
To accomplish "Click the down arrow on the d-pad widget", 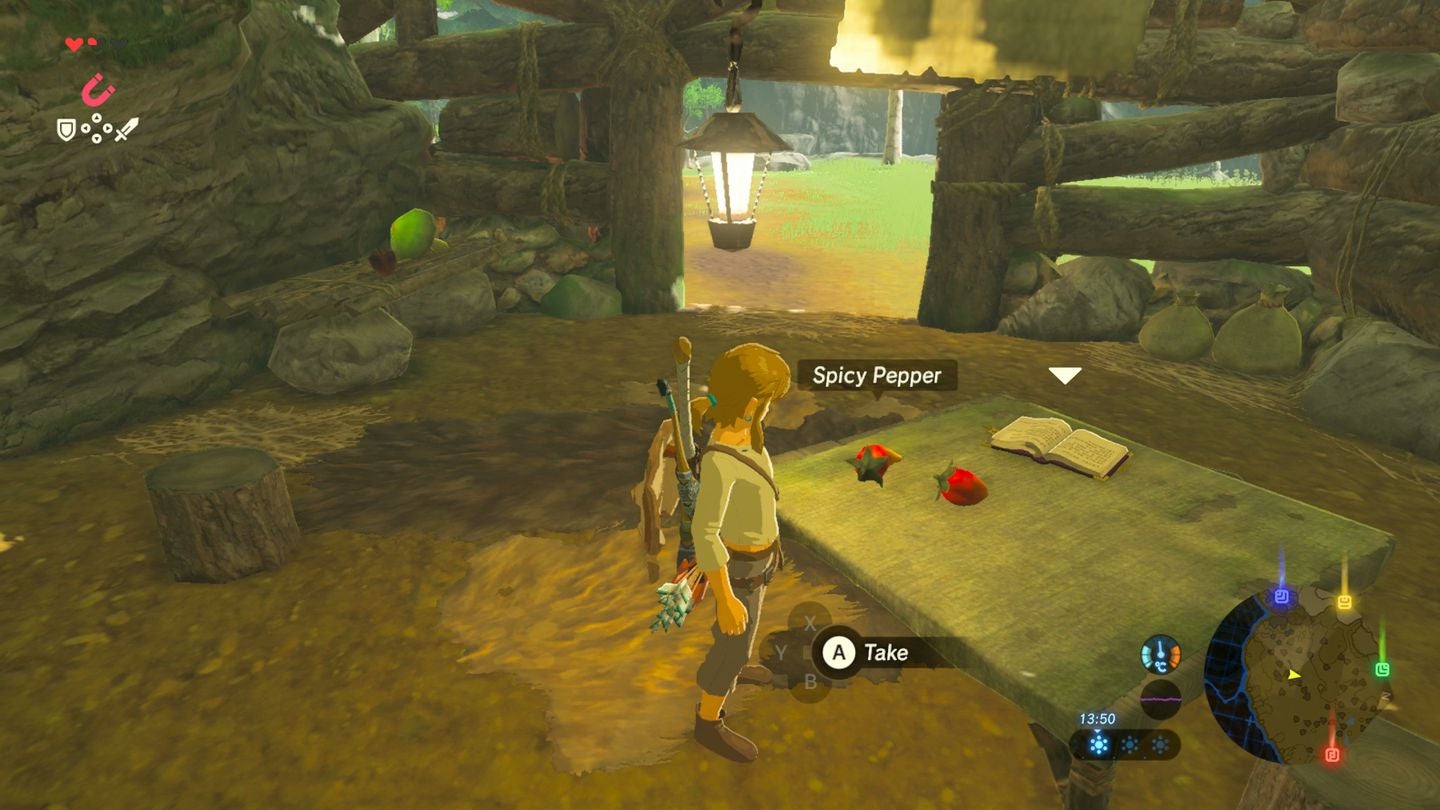I will click(x=96, y=138).
